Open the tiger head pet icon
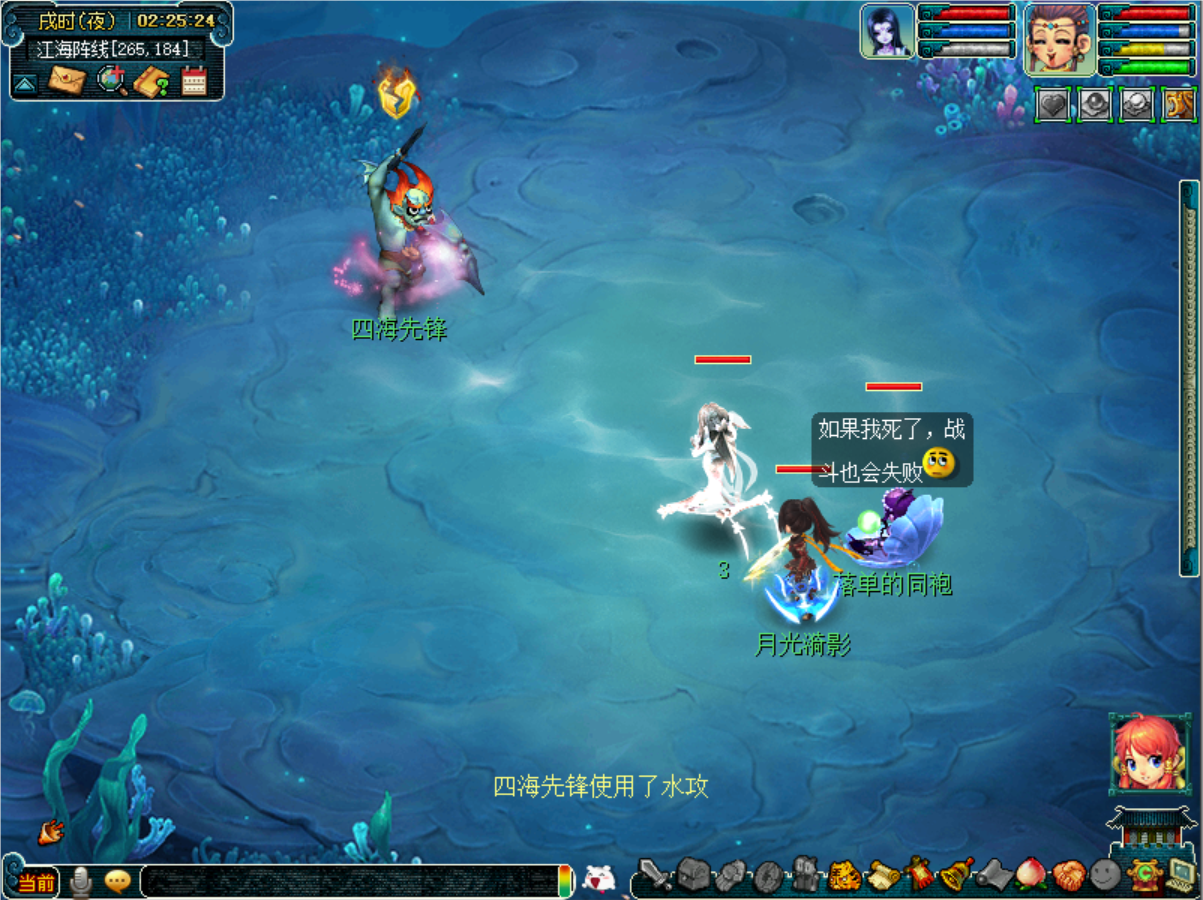Viewport: 1203px width, 900px height. 844,876
